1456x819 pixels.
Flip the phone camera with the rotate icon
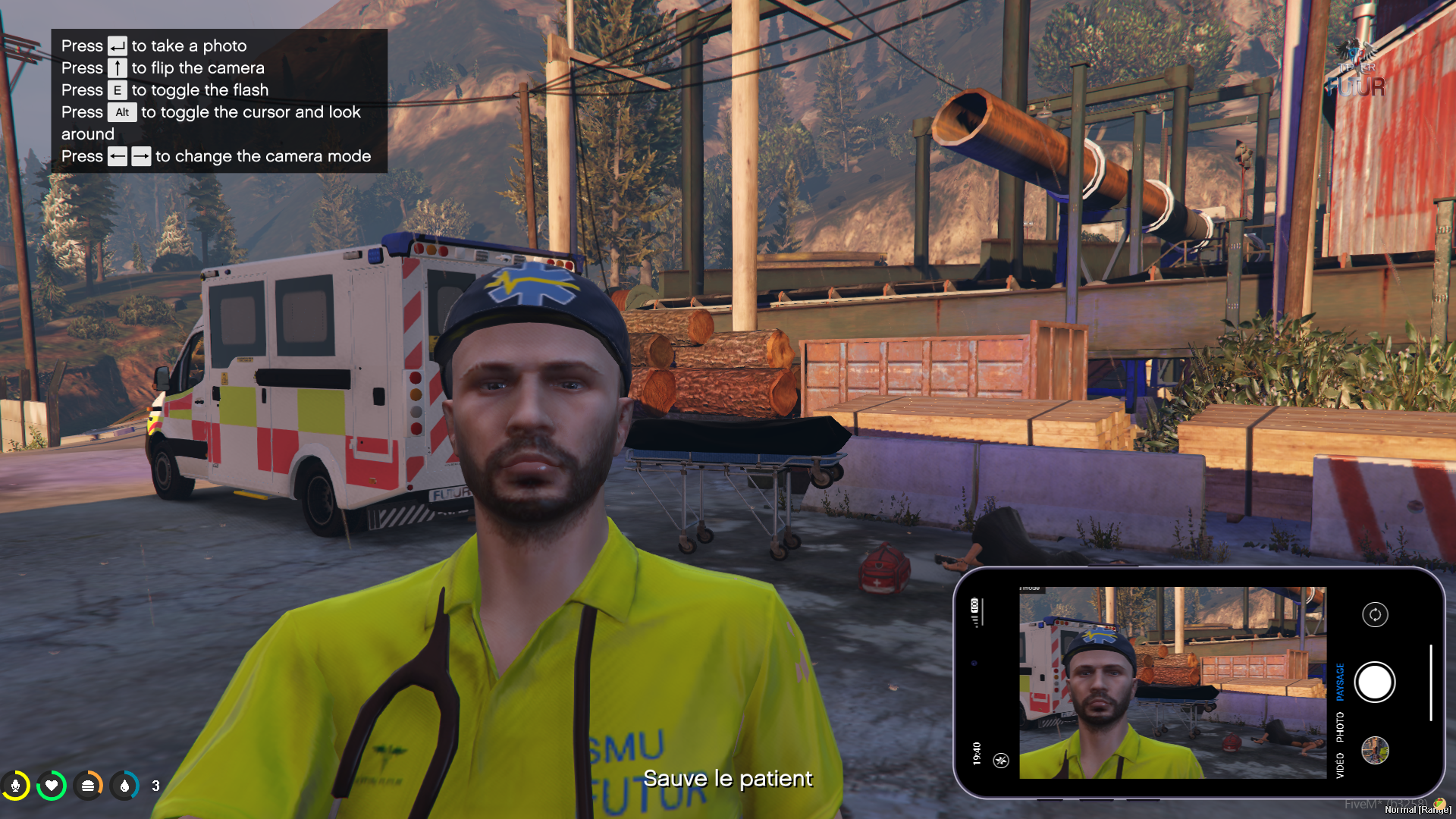[1375, 614]
